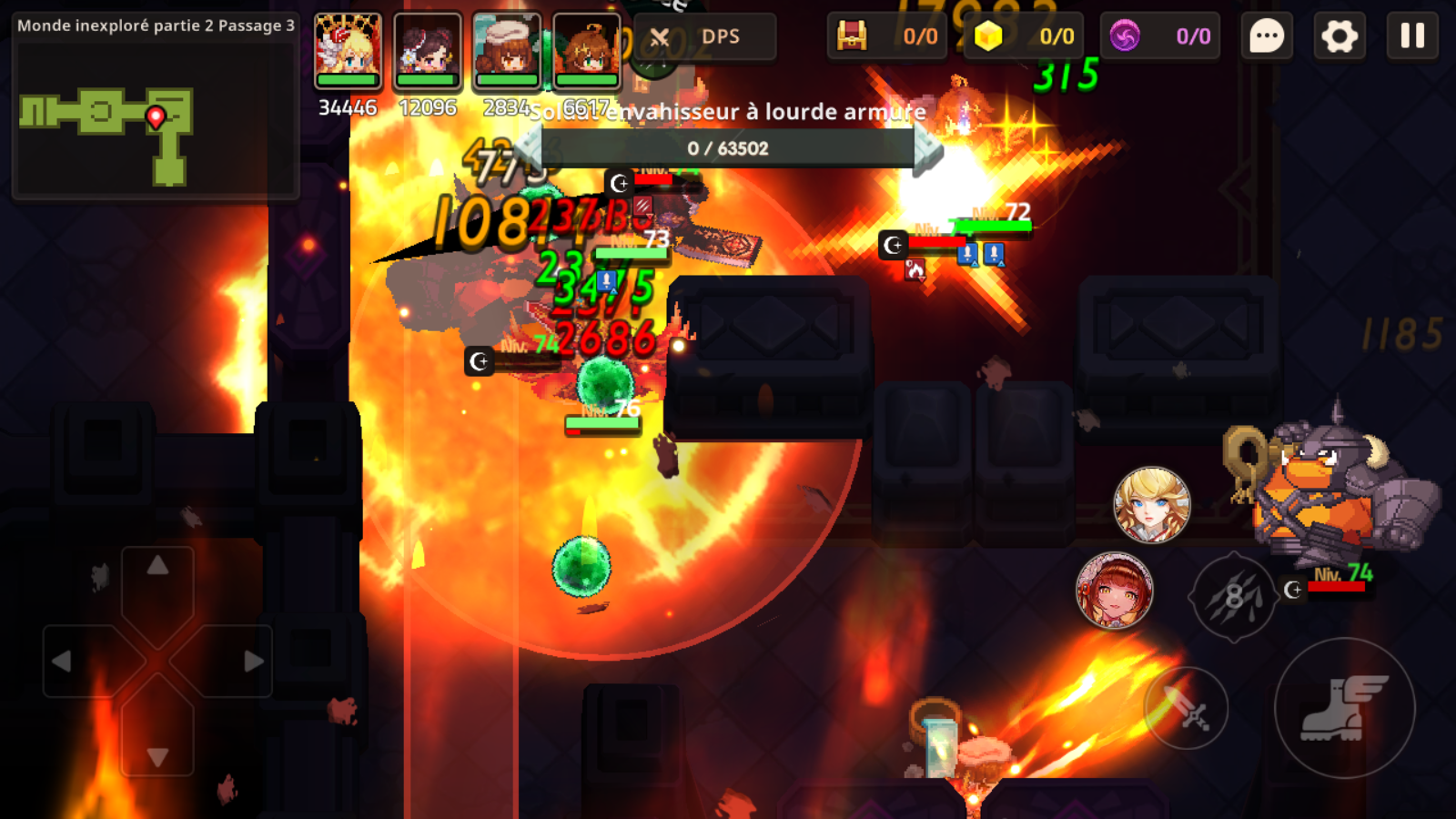Select the blonde crowned hero portrait
The height and width of the screenshot is (819, 1456).
348,50
